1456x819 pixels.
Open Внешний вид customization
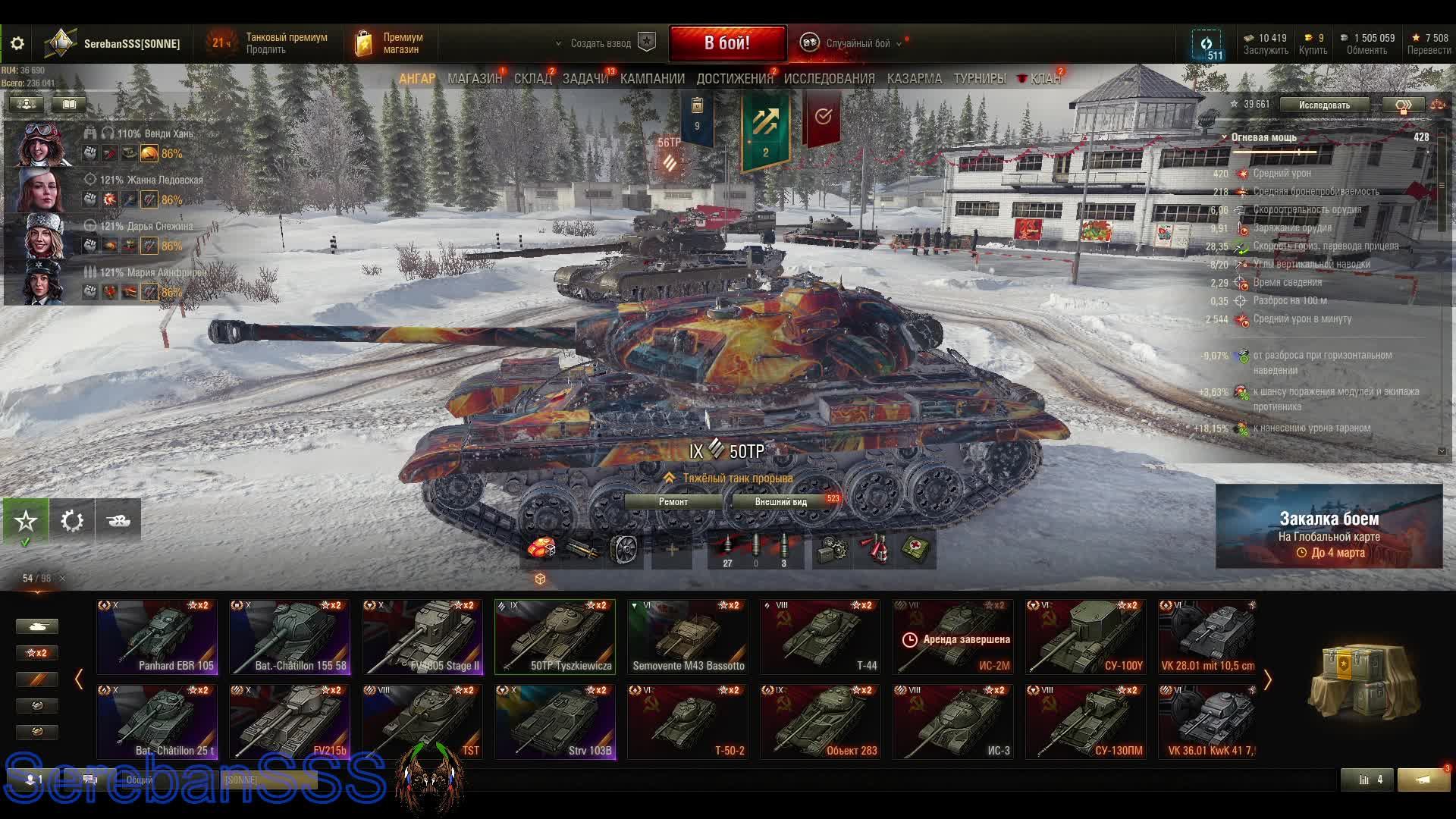(x=780, y=502)
